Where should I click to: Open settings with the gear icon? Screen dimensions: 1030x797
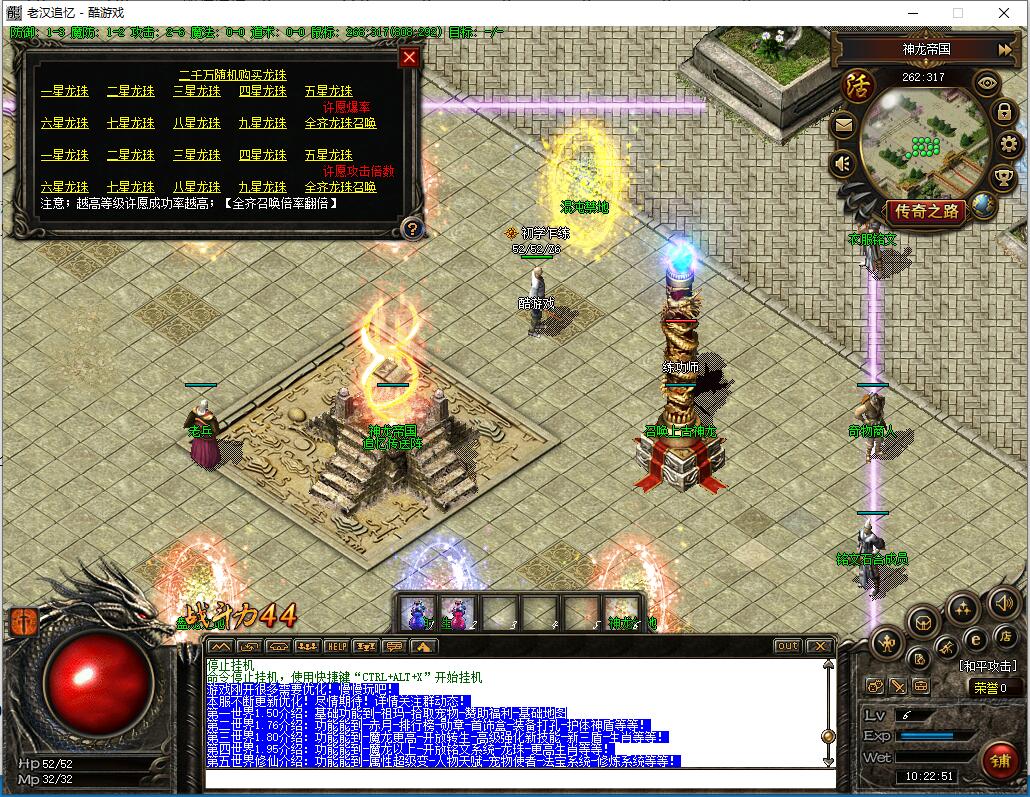click(x=1009, y=144)
